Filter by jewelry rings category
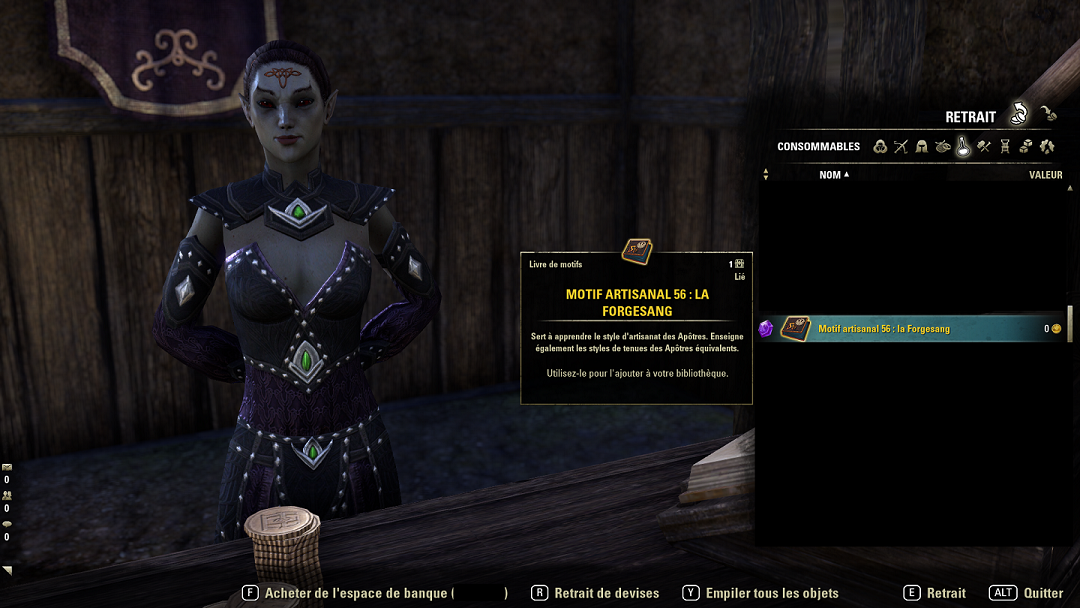The height and width of the screenshot is (608, 1080). 942,146
